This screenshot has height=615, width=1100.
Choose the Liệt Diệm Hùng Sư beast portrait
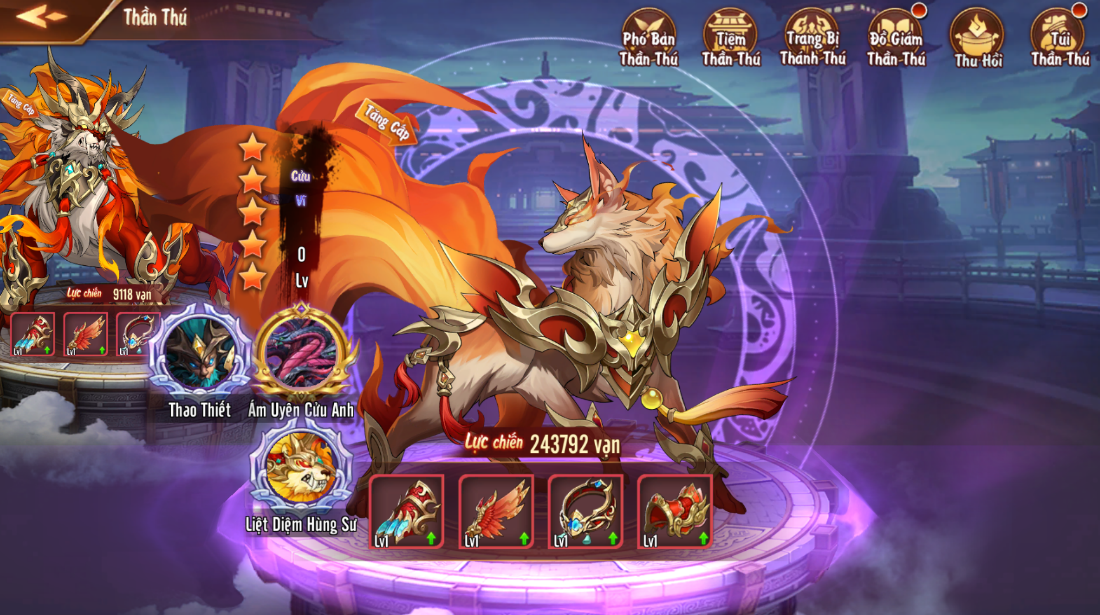pyautogui.click(x=300, y=470)
